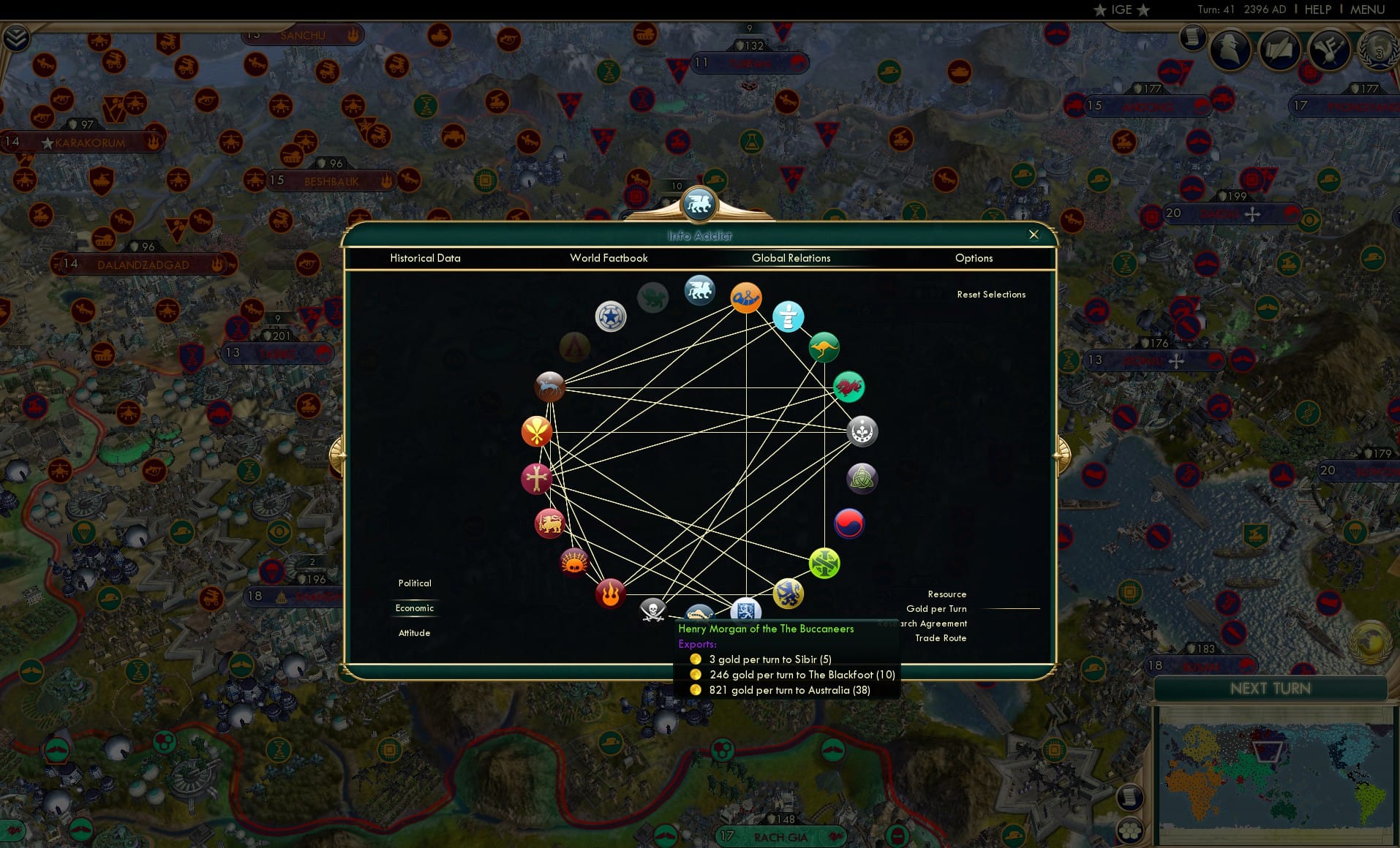
Task: Click the world minimap thumbnail
Action: (x=1276, y=775)
